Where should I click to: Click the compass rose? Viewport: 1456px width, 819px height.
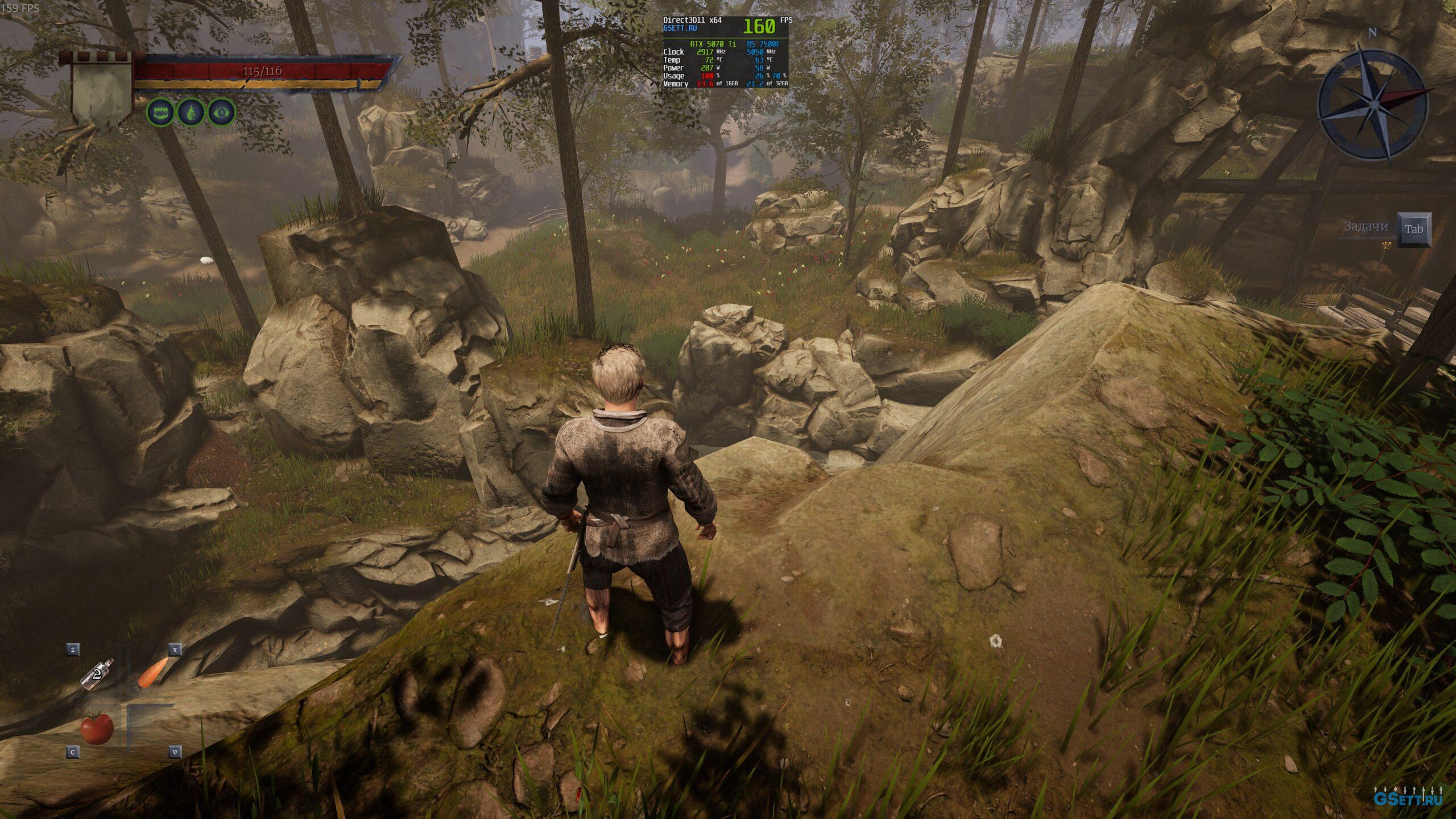(x=1373, y=104)
